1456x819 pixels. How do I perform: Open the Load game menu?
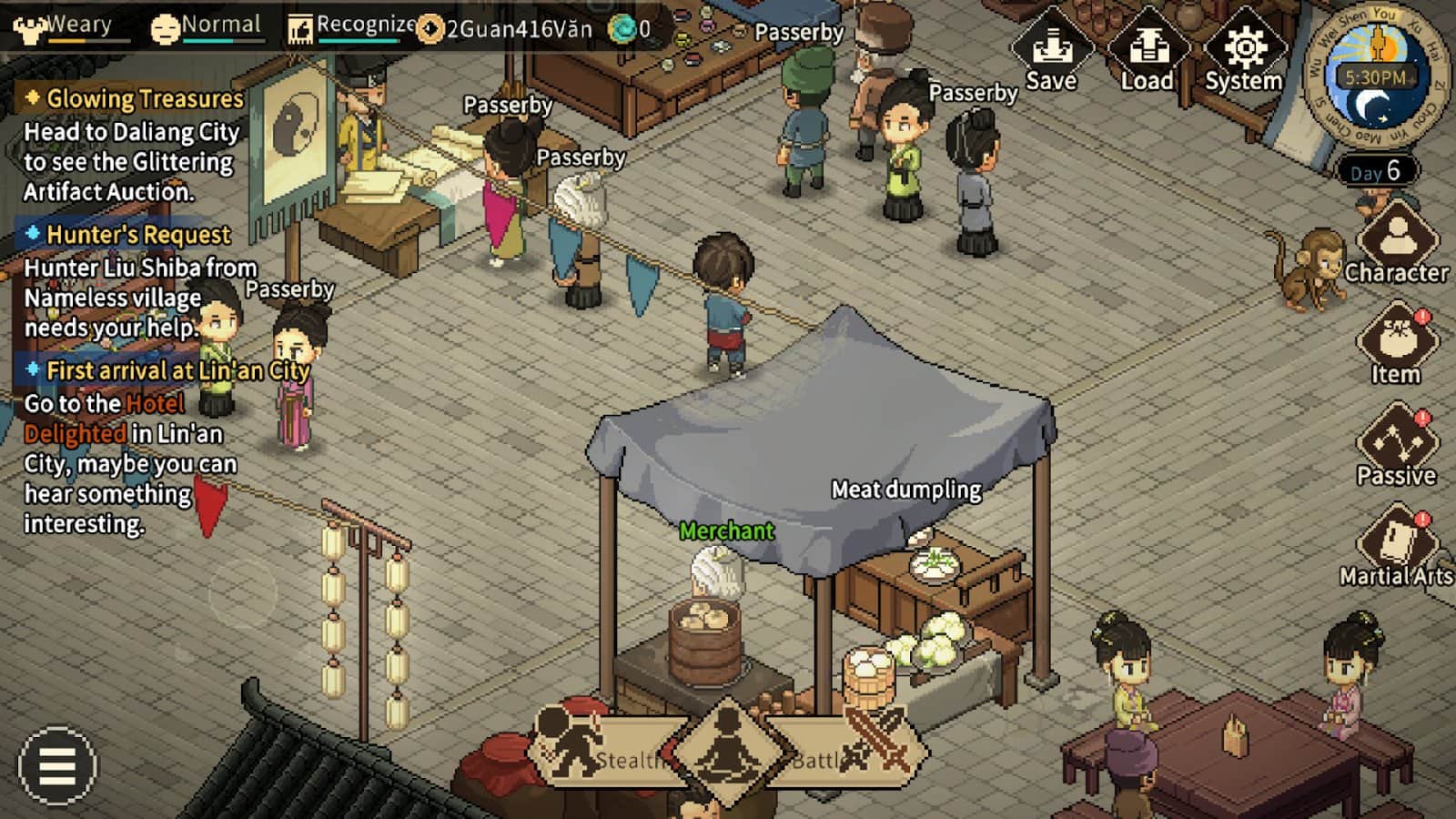1147,53
